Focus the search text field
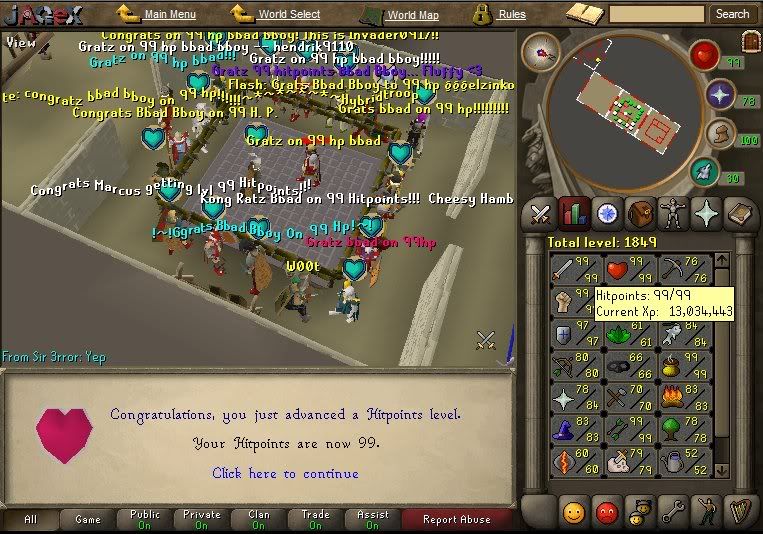The width and height of the screenshot is (763, 534). coord(656,14)
